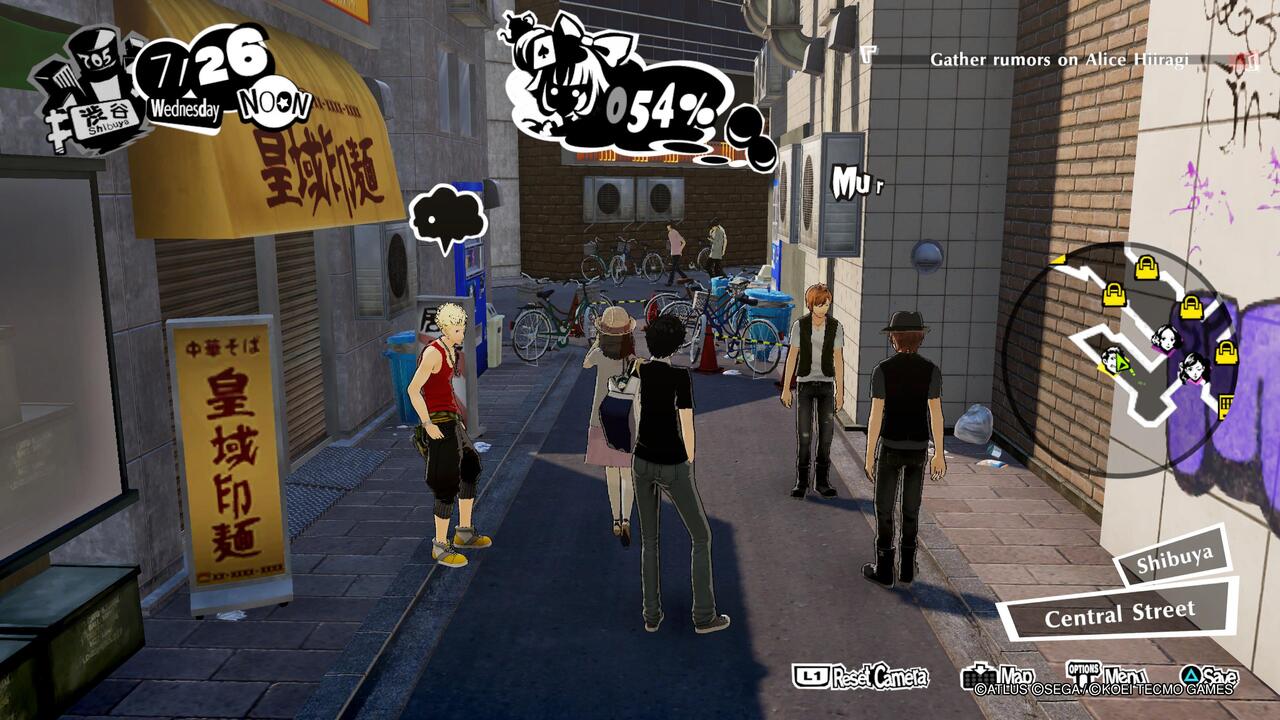Click the green player arrow on the minimap
Screen dimensions: 1280x720
click(x=1121, y=364)
